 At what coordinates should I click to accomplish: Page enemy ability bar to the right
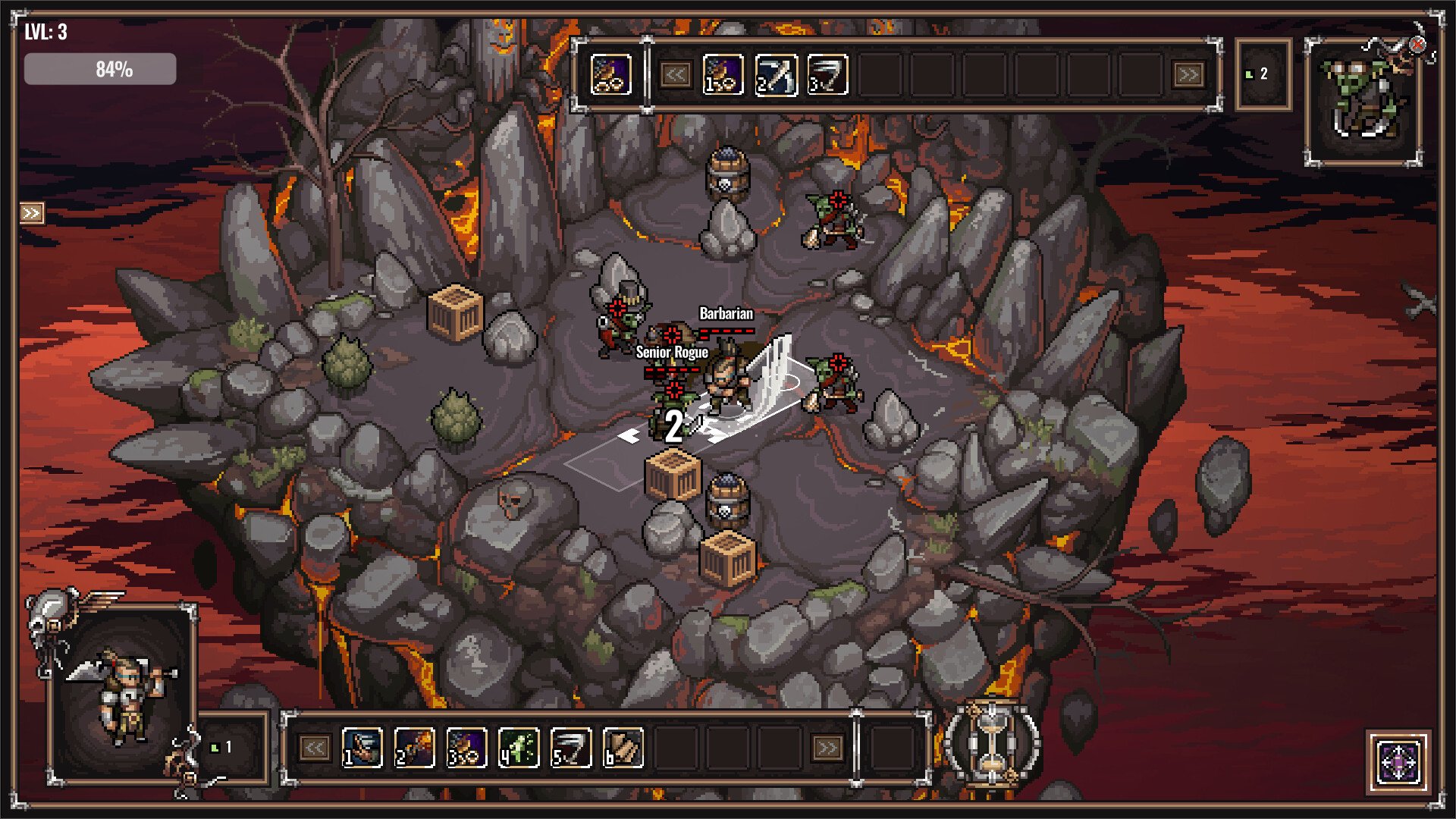click(x=1188, y=74)
